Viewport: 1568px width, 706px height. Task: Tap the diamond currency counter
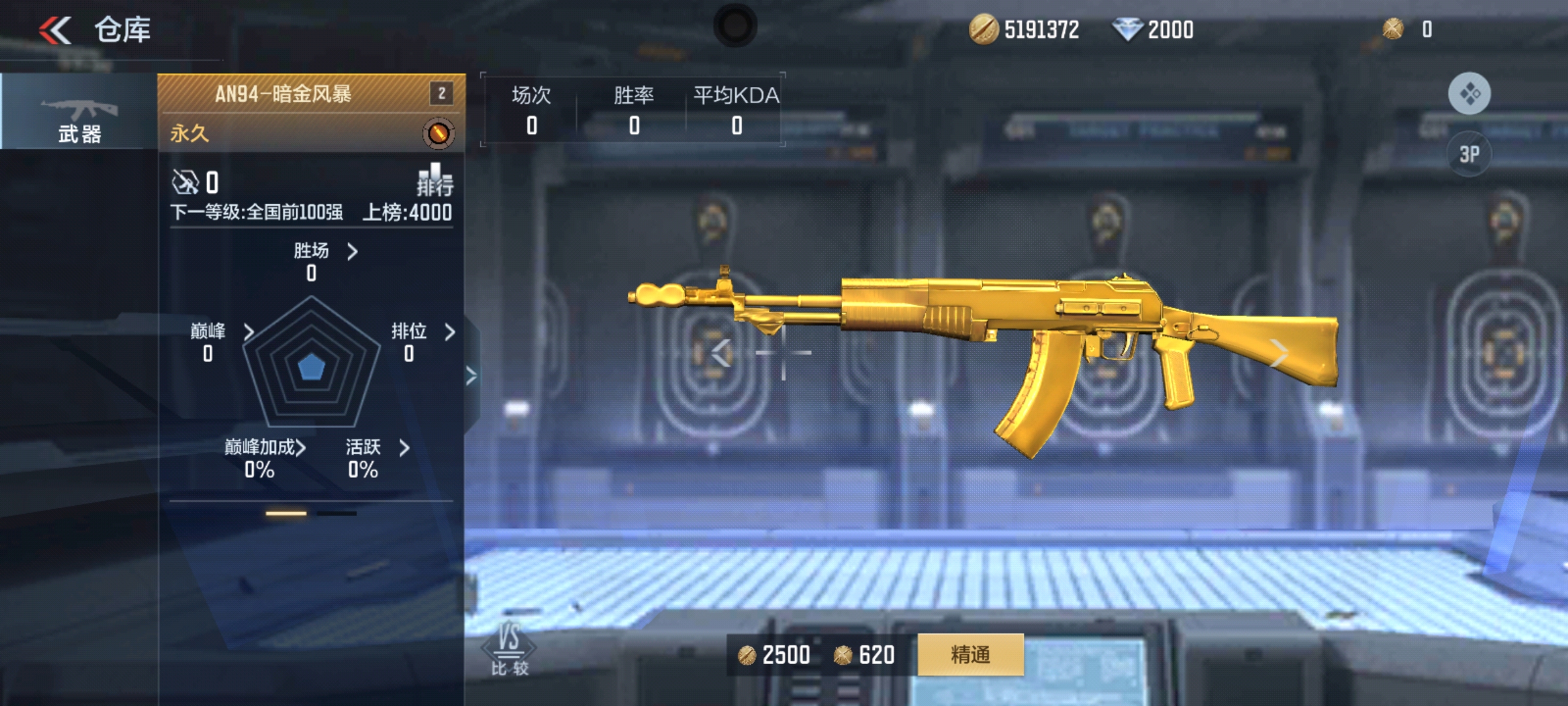1153,30
